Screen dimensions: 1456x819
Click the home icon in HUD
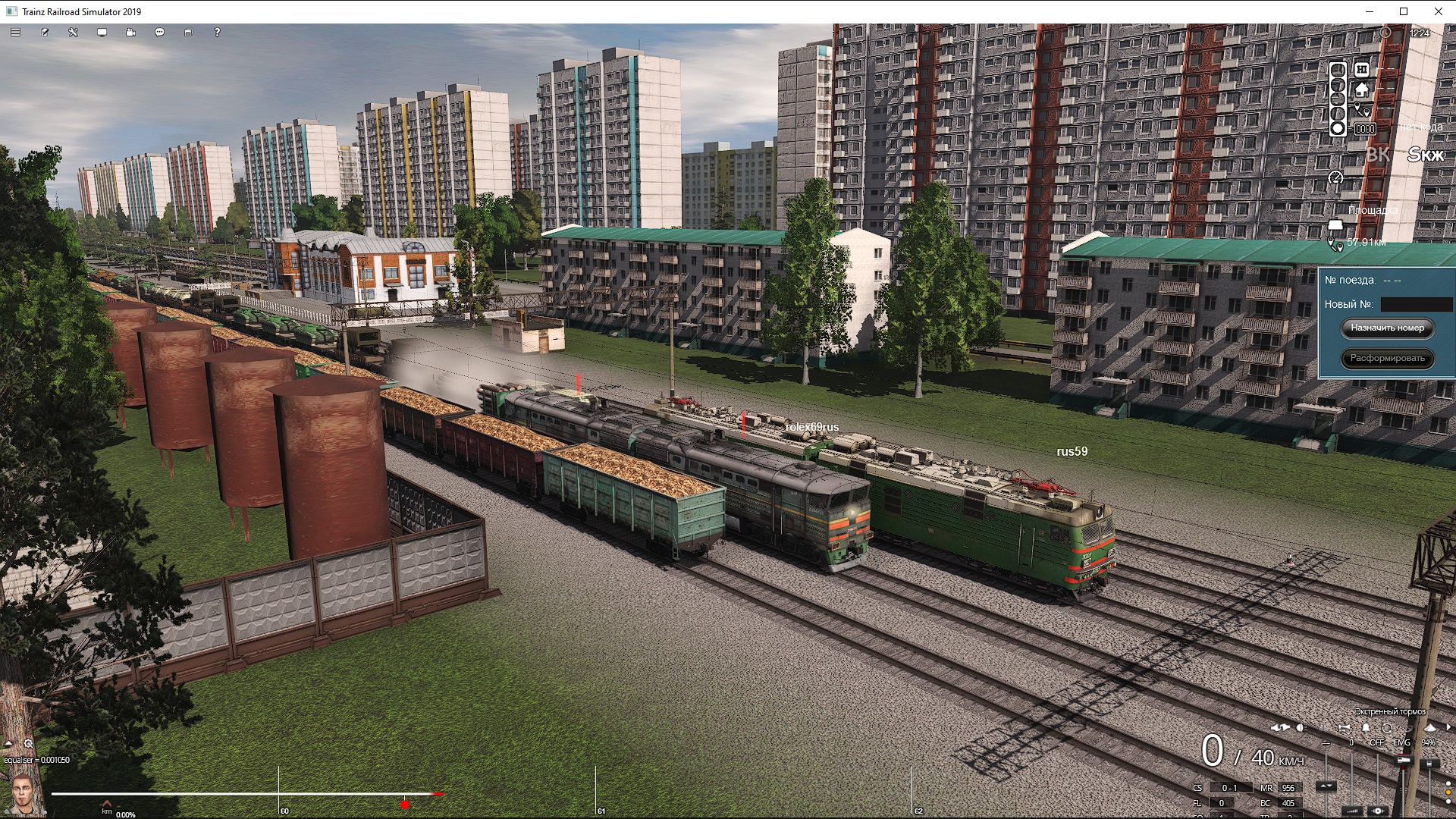[1362, 89]
